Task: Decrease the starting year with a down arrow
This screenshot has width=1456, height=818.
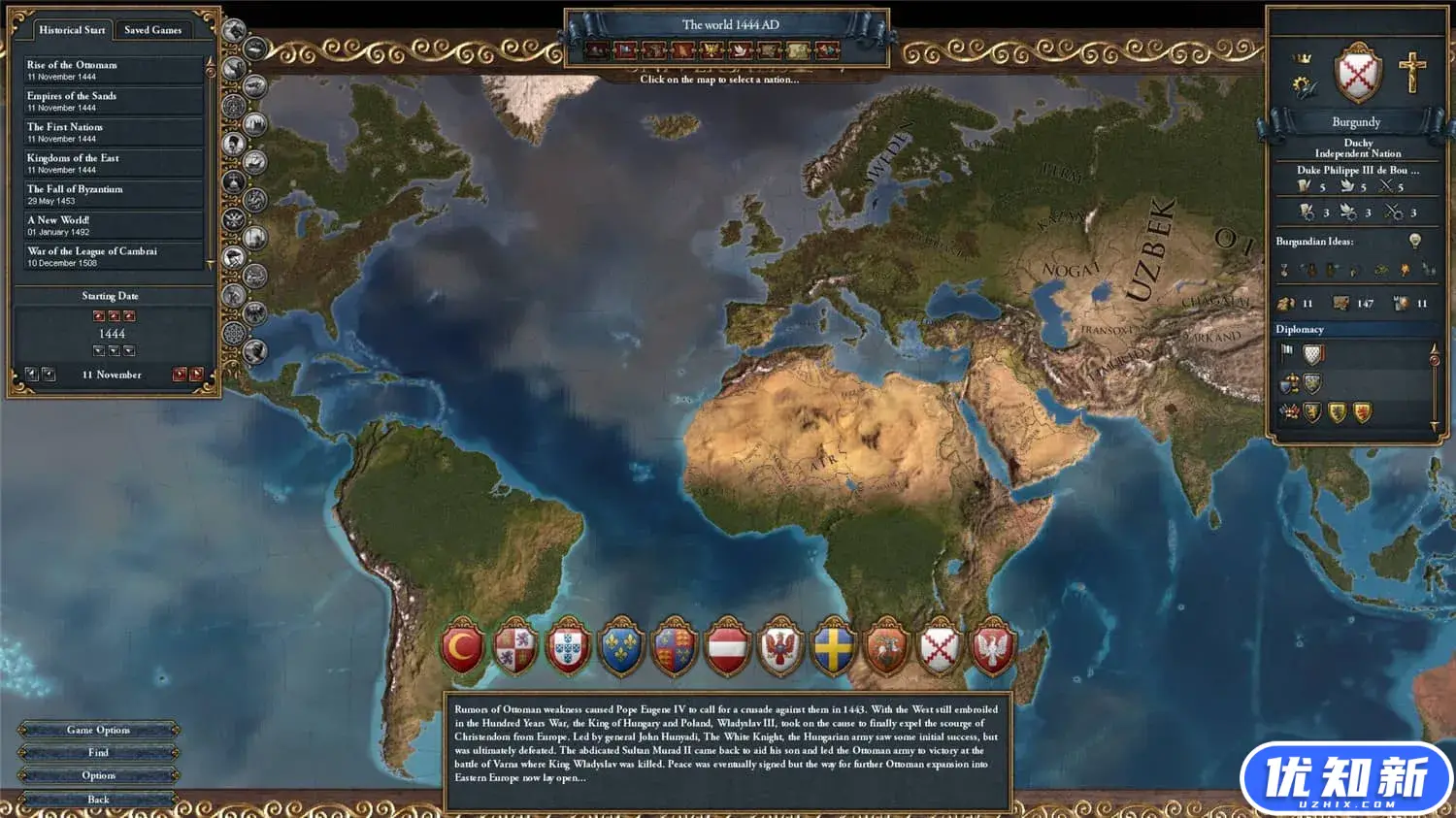Action: pos(115,349)
